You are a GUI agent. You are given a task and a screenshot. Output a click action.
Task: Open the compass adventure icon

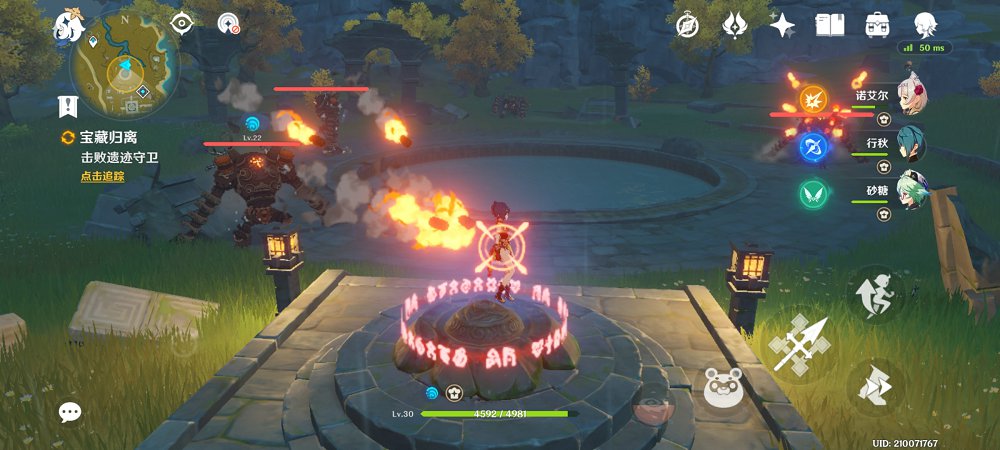pyautogui.click(x=688, y=25)
